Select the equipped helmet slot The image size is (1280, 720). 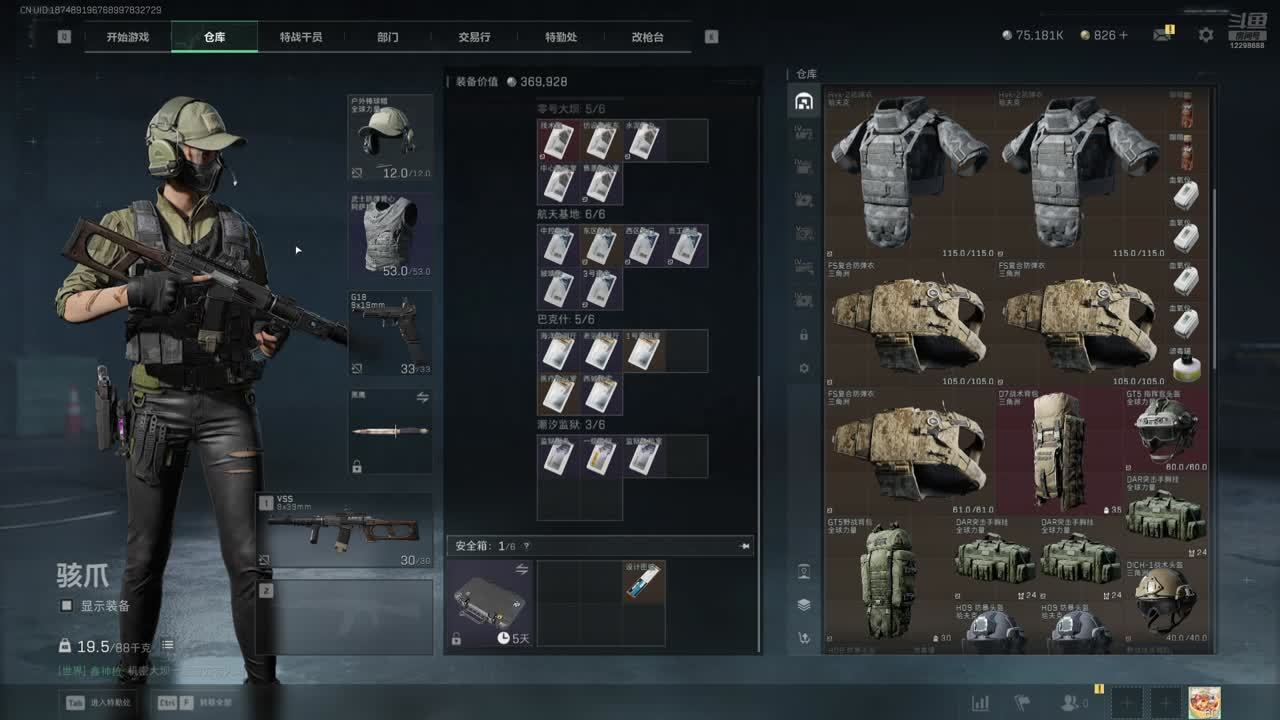tap(390, 138)
